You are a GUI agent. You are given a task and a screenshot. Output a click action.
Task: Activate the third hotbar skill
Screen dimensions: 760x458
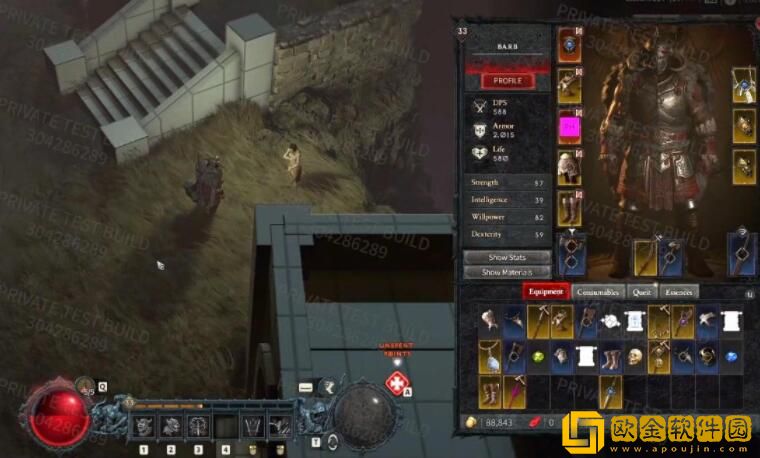[x=198, y=427]
